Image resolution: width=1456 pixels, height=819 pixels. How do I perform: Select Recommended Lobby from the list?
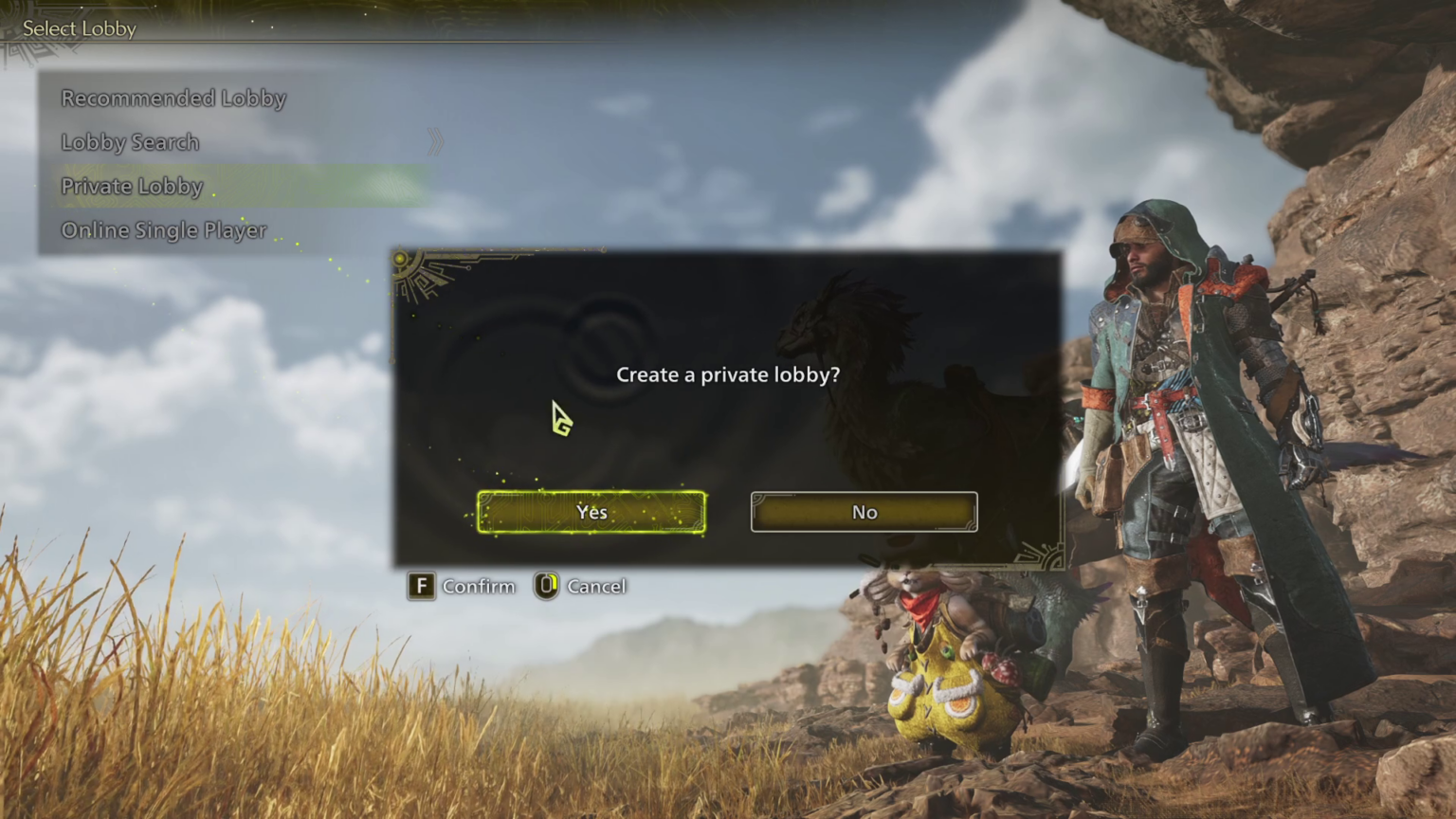click(173, 98)
